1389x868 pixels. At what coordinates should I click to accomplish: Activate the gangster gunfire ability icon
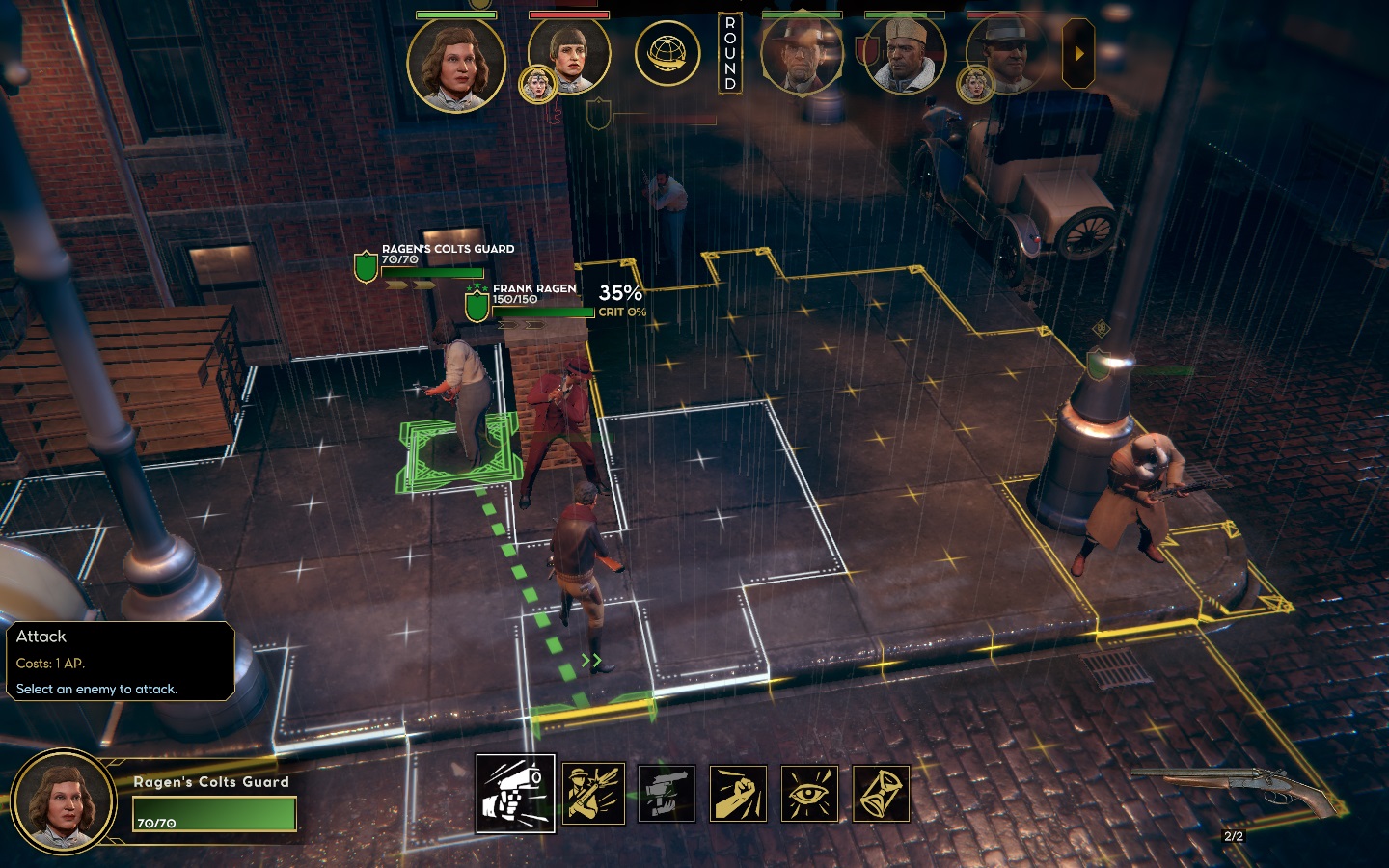tap(593, 794)
